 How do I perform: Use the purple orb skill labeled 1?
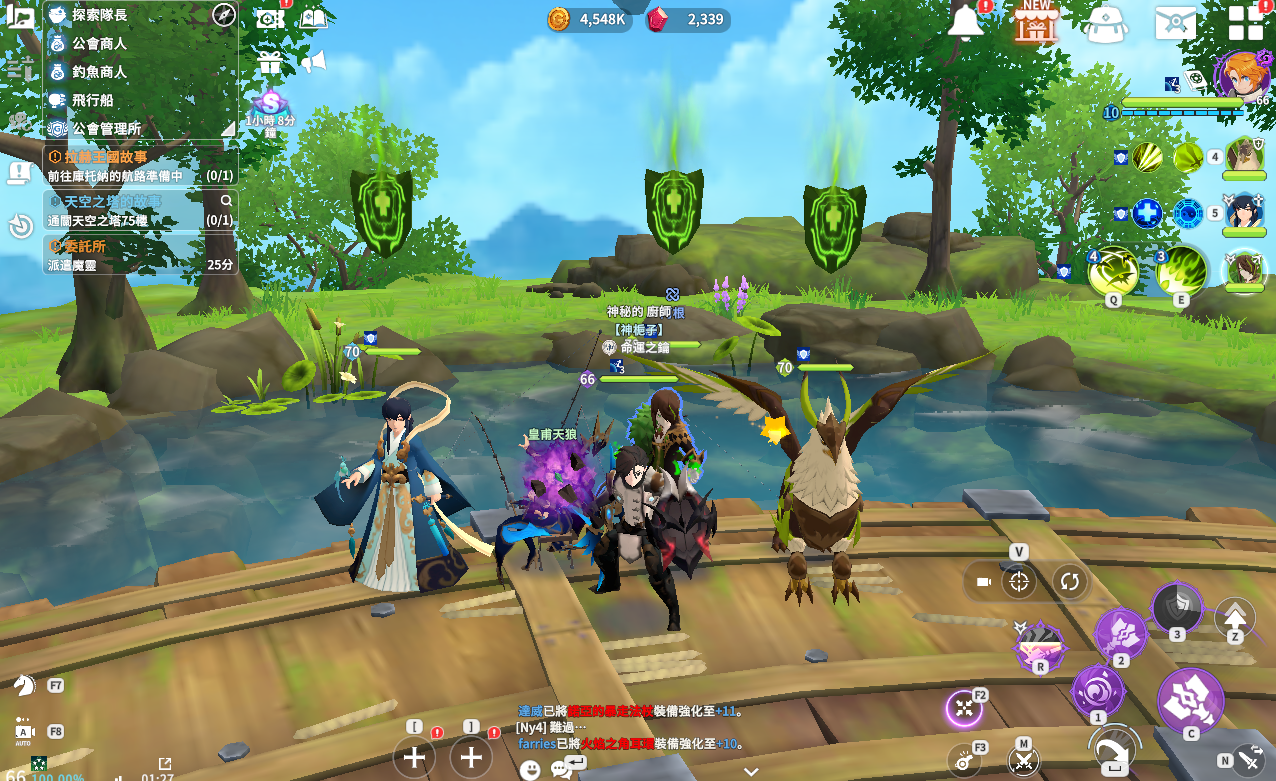[1098, 691]
